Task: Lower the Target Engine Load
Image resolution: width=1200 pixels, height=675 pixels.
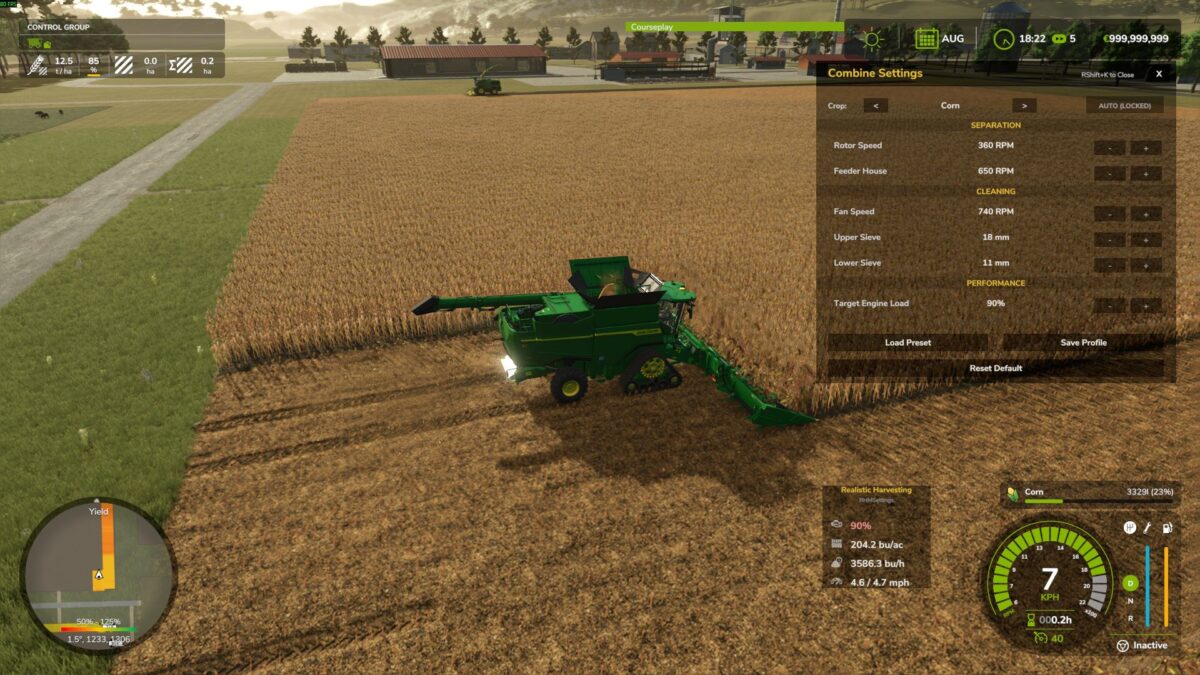Action: [1109, 305]
